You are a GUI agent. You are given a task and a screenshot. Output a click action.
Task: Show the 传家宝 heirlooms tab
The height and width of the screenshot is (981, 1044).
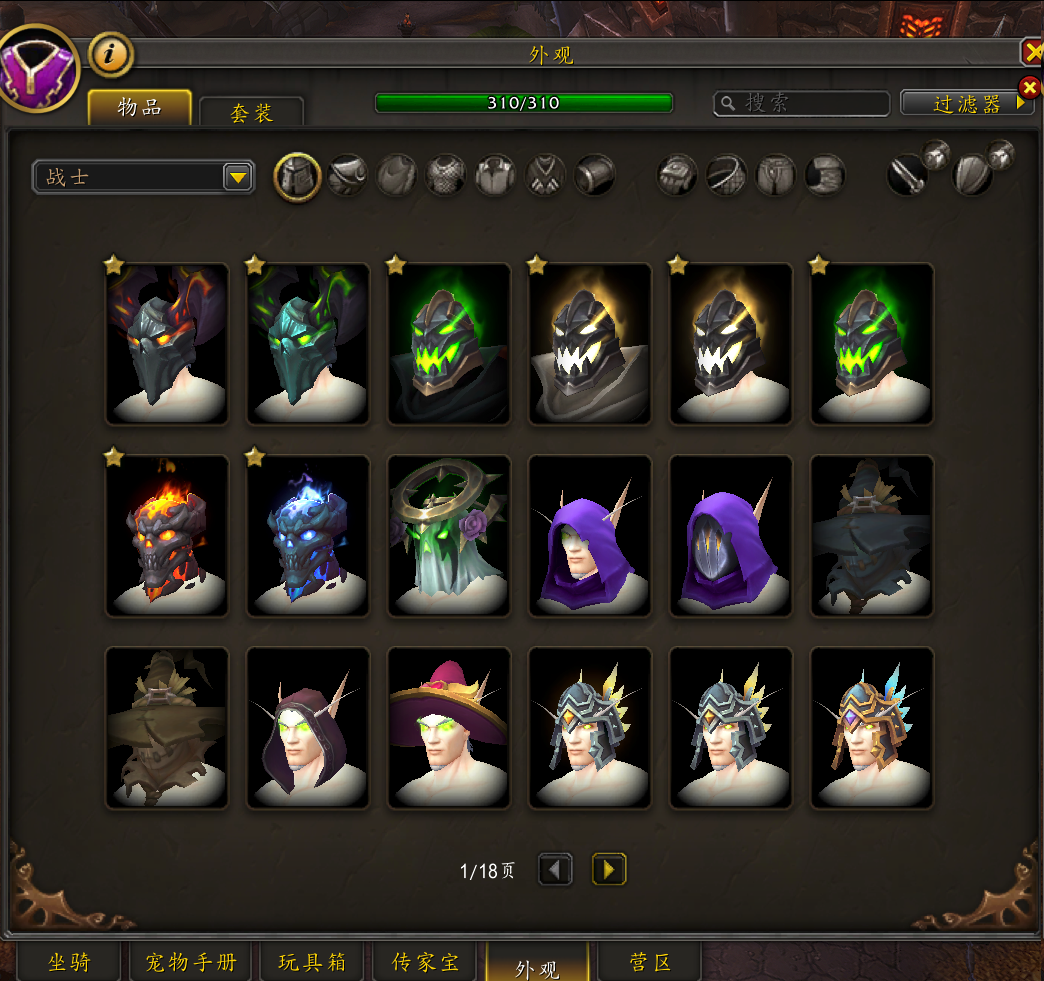pyautogui.click(x=427, y=962)
